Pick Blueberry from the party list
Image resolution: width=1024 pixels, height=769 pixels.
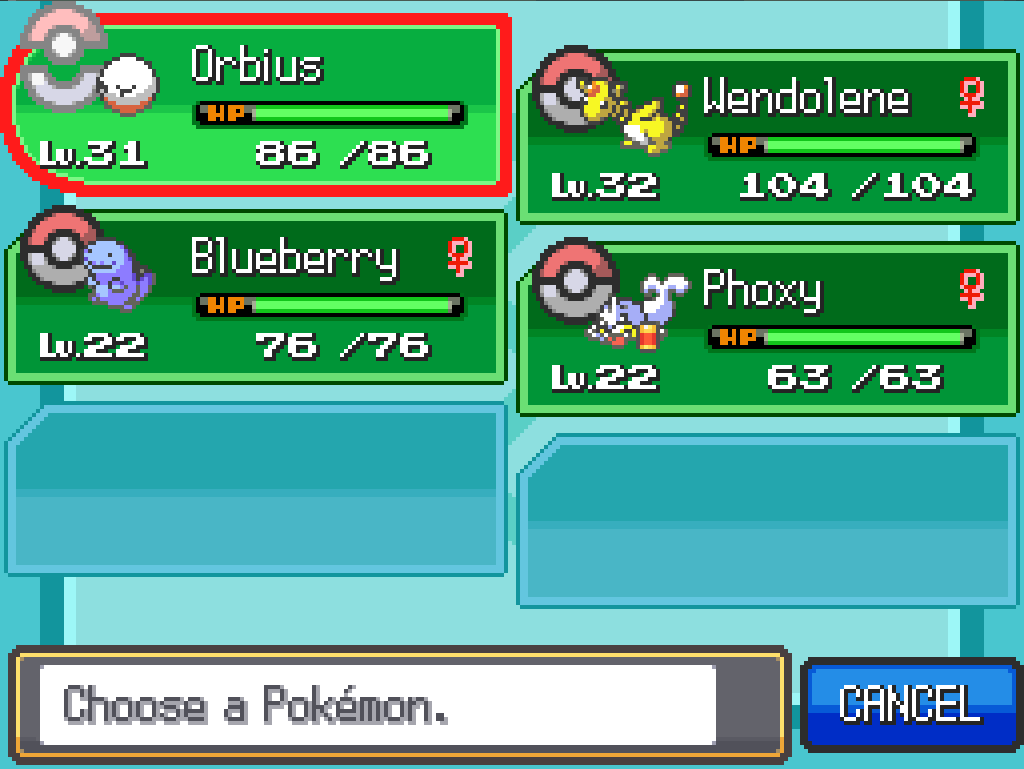pos(258,297)
